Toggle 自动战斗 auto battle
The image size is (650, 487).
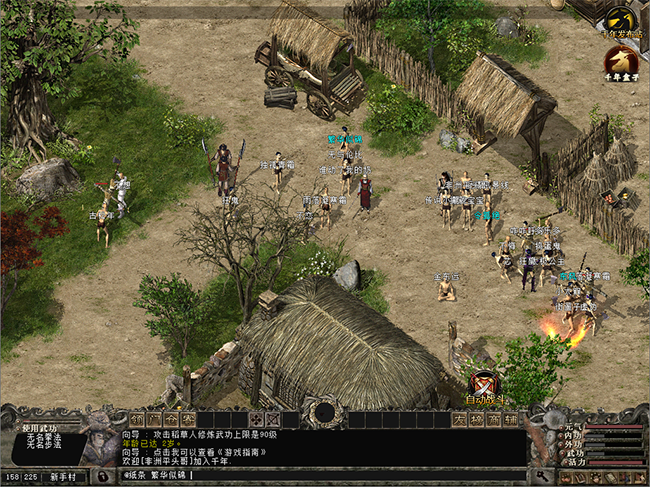pos(486,388)
